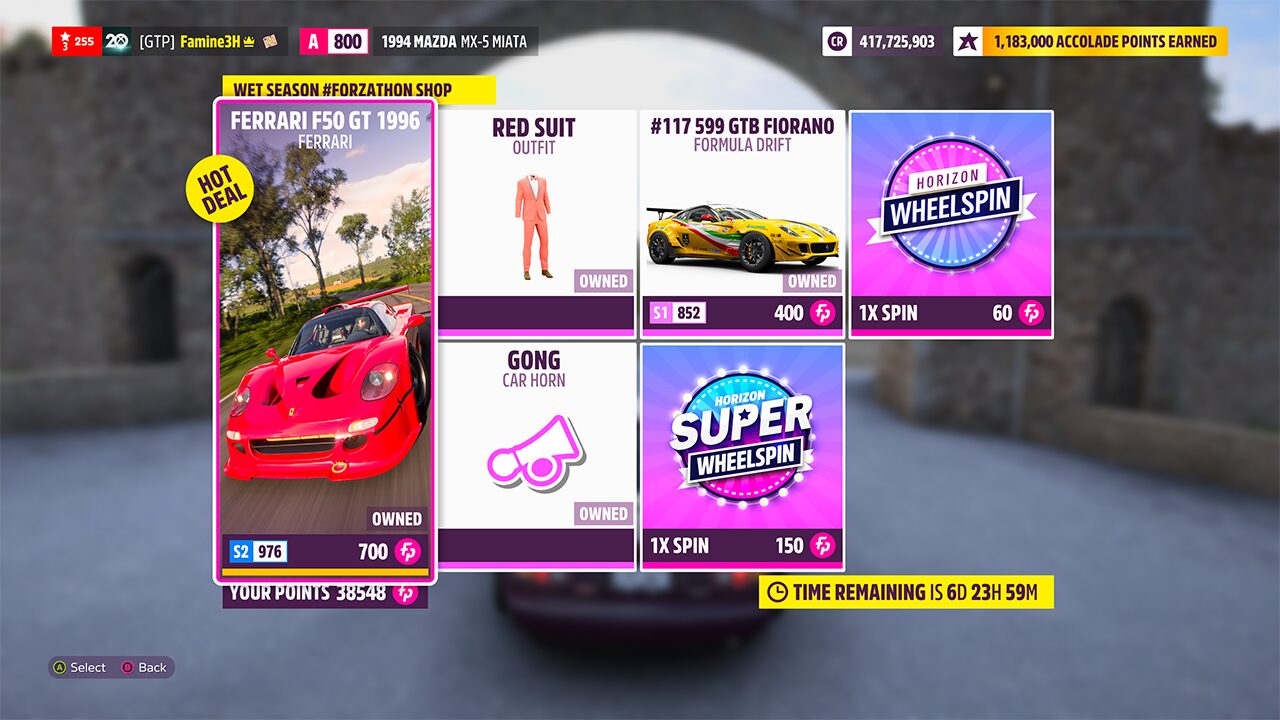Viewport: 1280px width, 720px height.
Task: Open the Horizon Super Wheelspin card
Action: coord(742,455)
